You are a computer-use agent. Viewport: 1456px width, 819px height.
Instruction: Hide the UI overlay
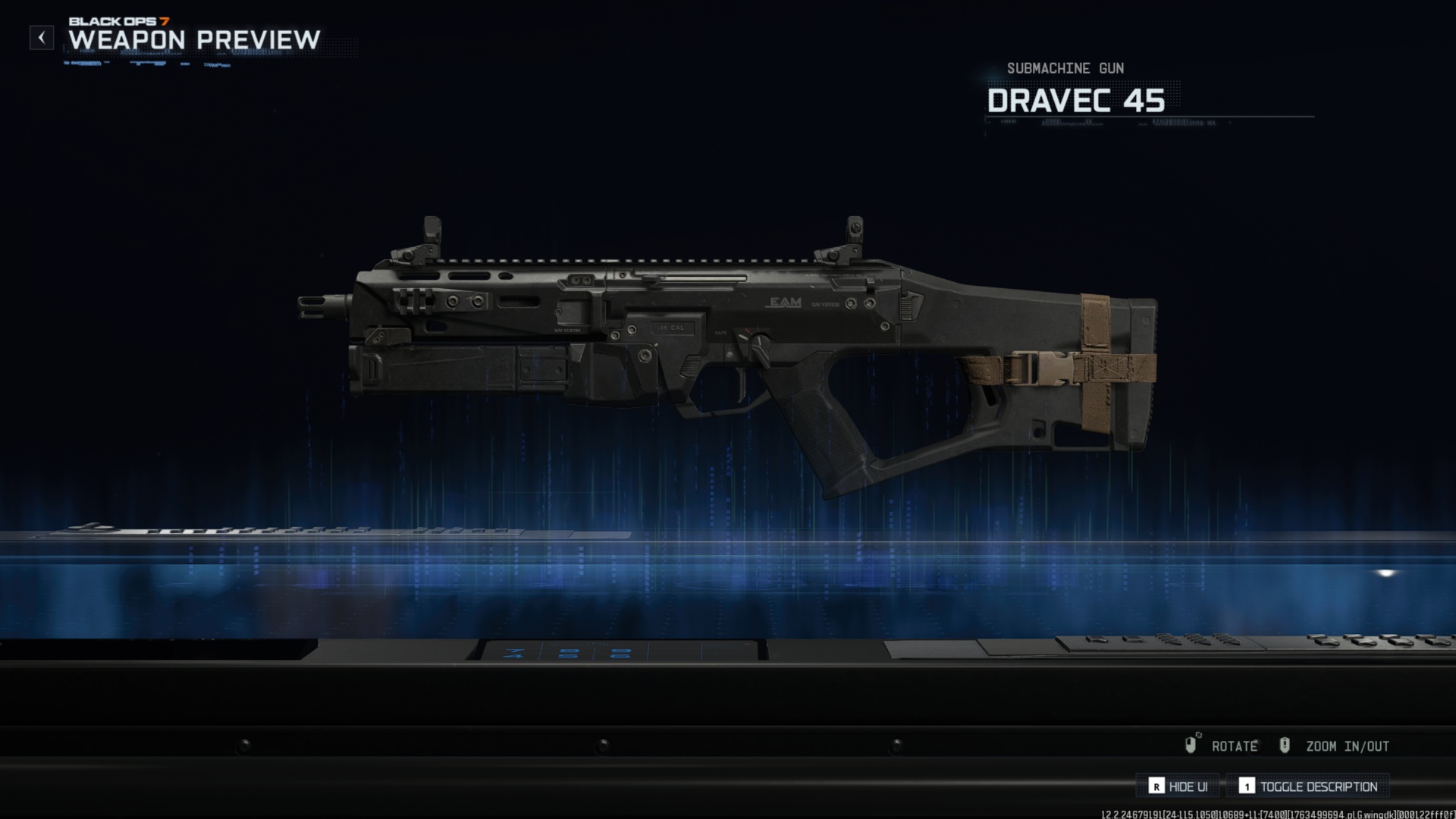pyautogui.click(x=1187, y=786)
